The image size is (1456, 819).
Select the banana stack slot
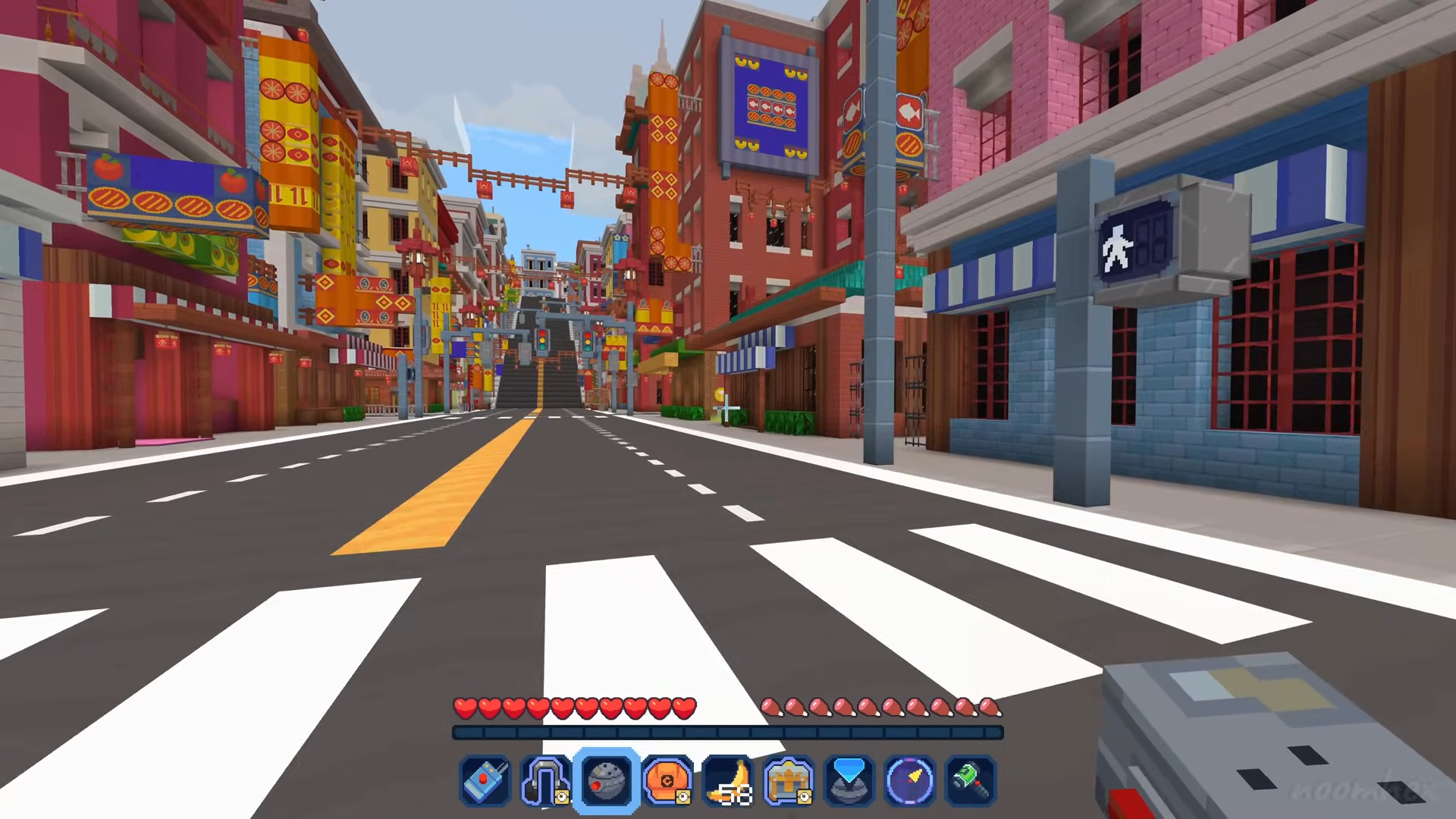(728, 780)
